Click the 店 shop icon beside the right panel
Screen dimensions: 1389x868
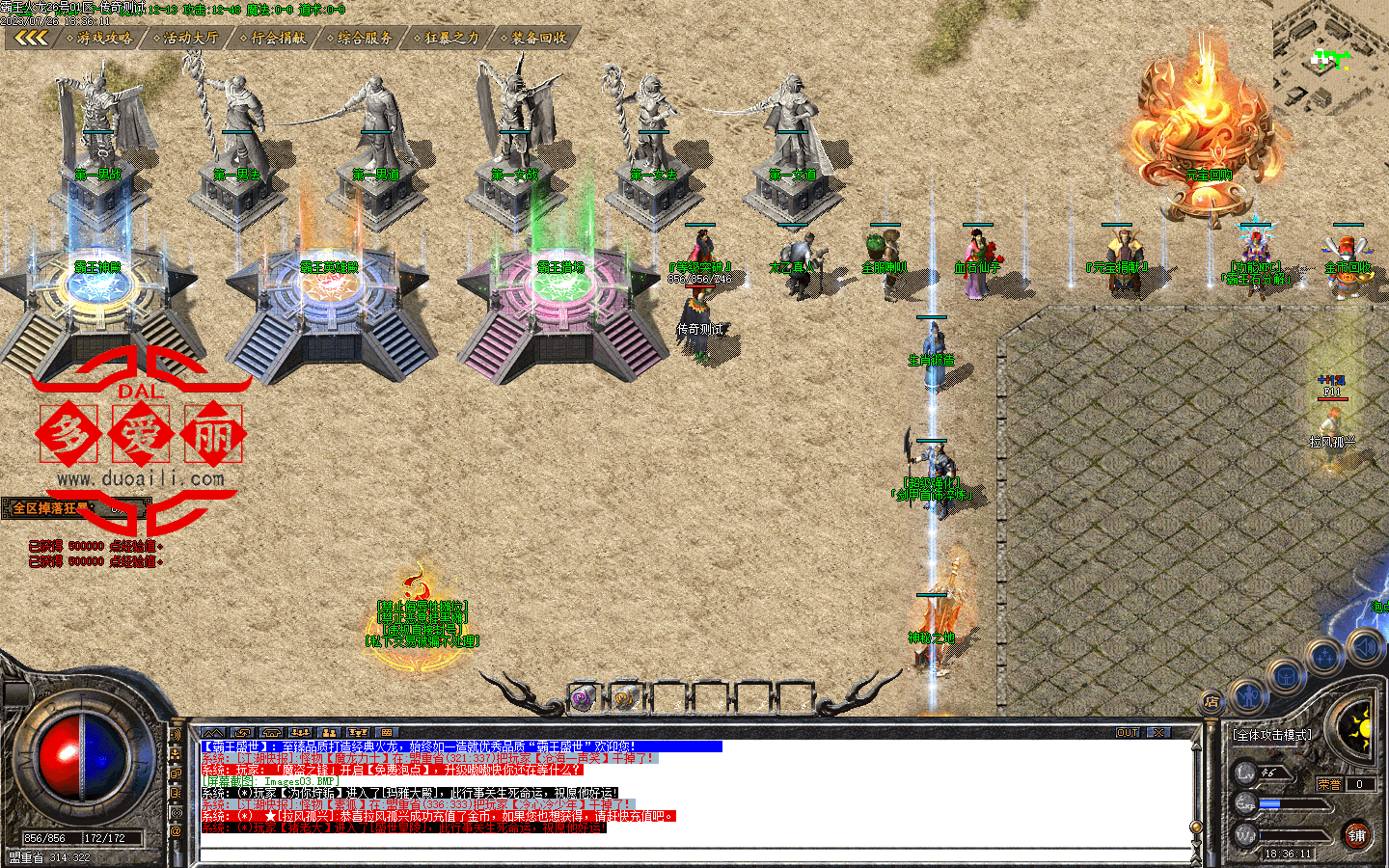coord(1212,701)
